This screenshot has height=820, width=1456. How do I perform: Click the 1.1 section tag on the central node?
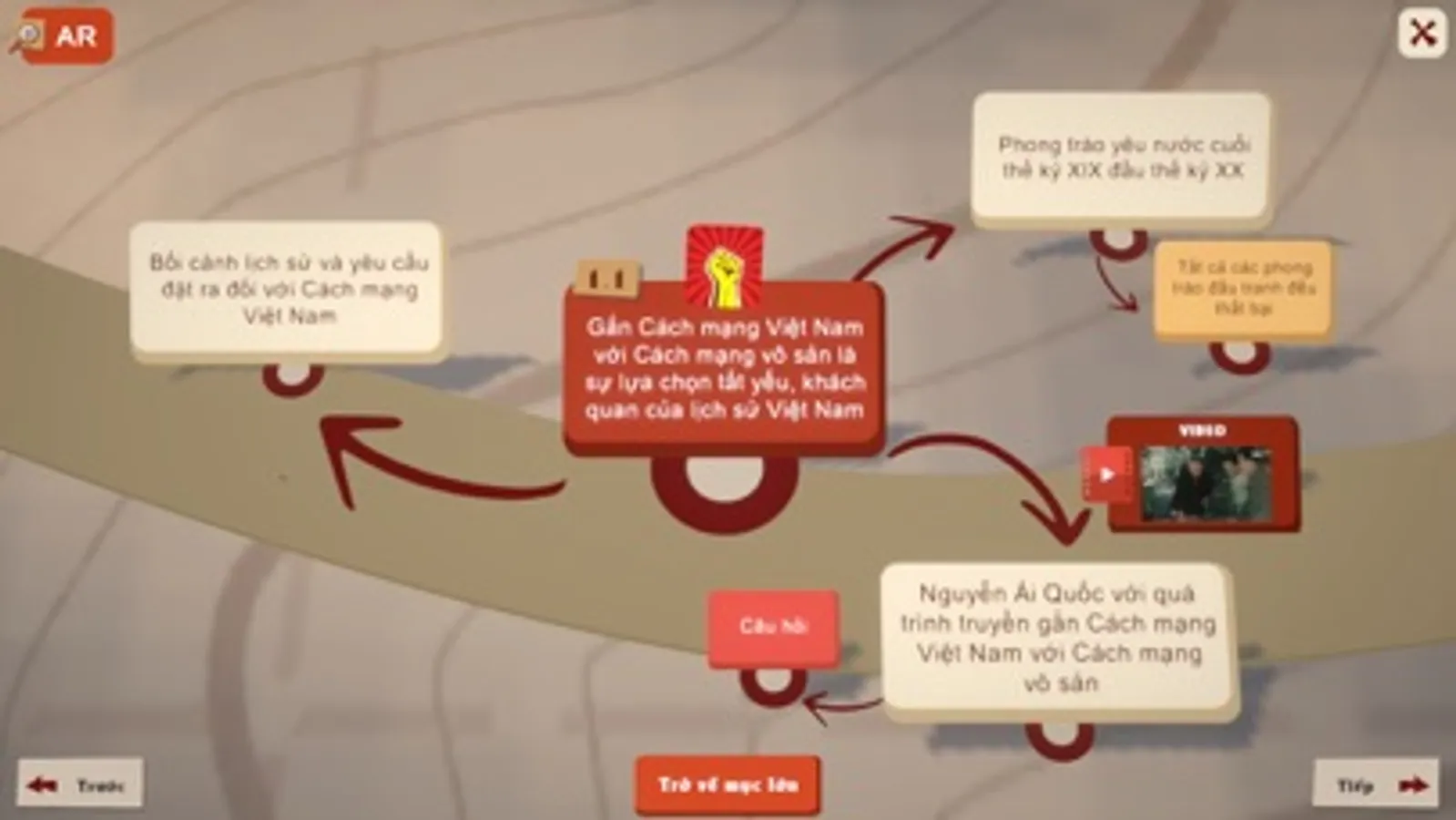pos(608,278)
